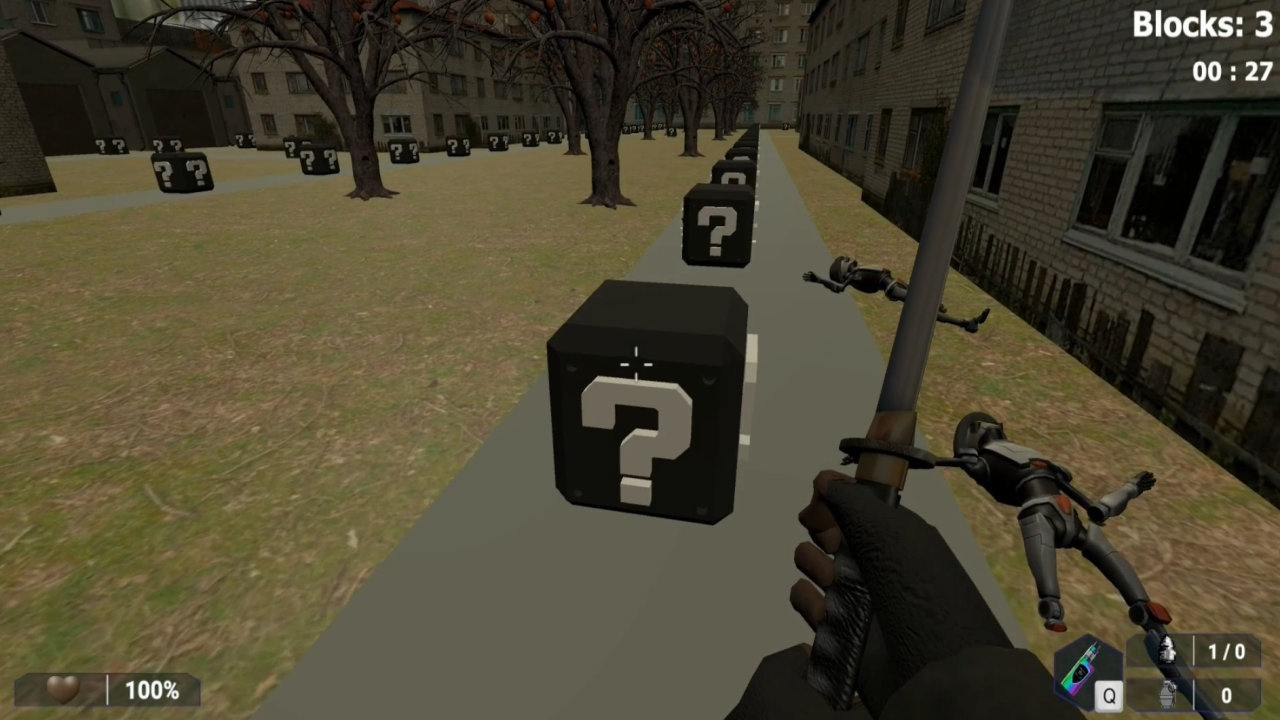Click the 1 / 0 ammo count
Screen dimensions: 1280x720
(x=1228, y=651)
